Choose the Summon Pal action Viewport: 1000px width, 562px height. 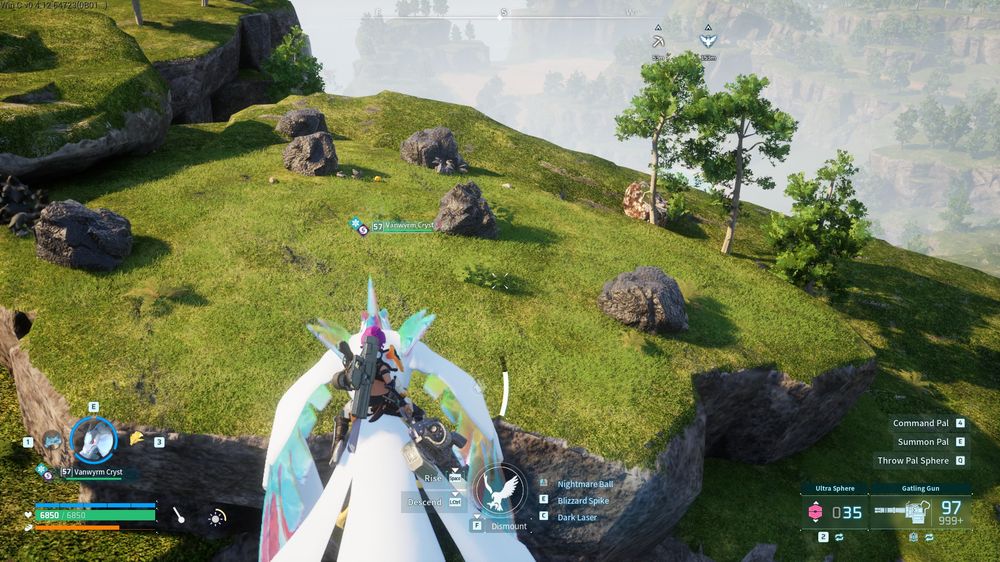(922, 441)
